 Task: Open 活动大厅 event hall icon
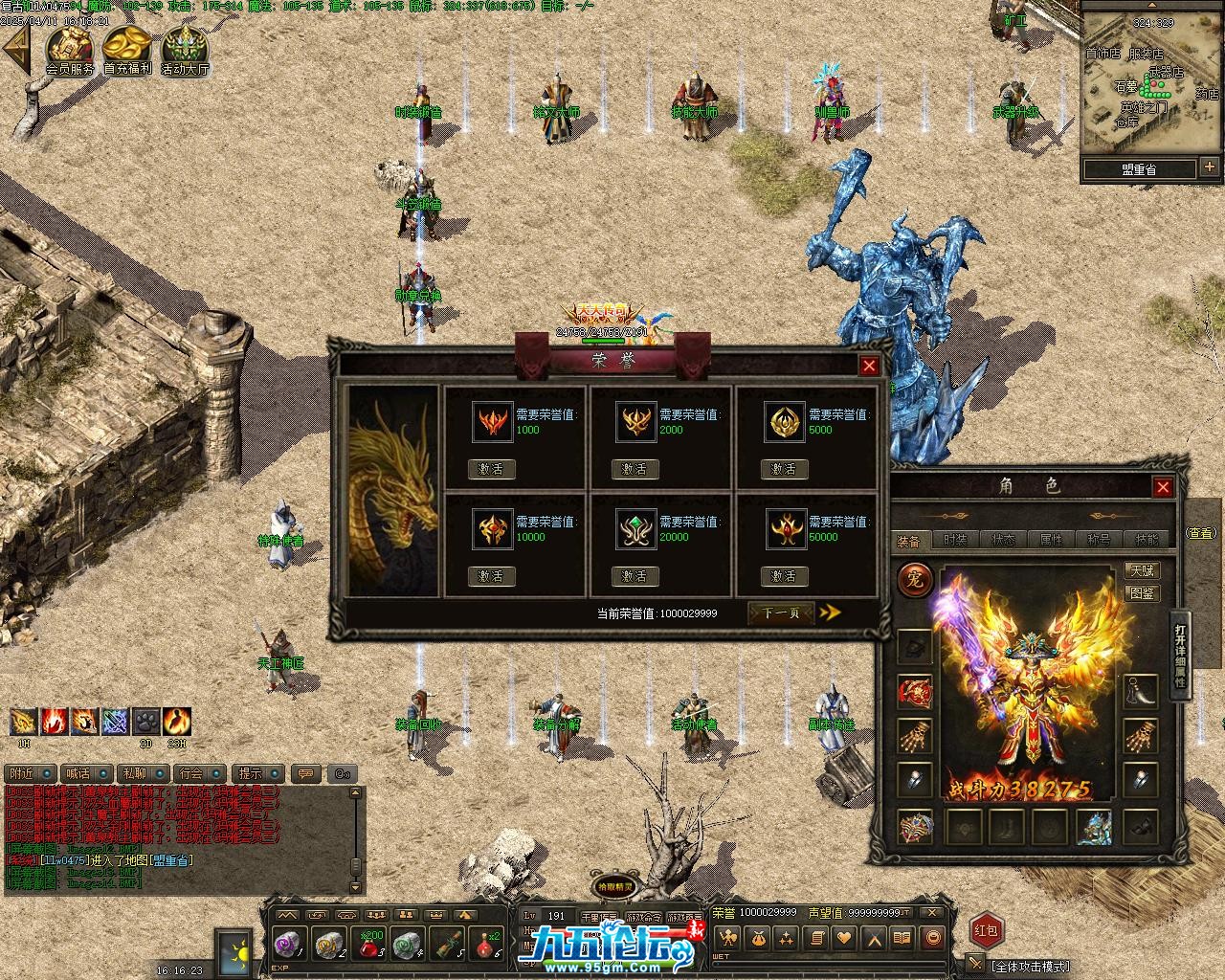click(x=185, y=49)
